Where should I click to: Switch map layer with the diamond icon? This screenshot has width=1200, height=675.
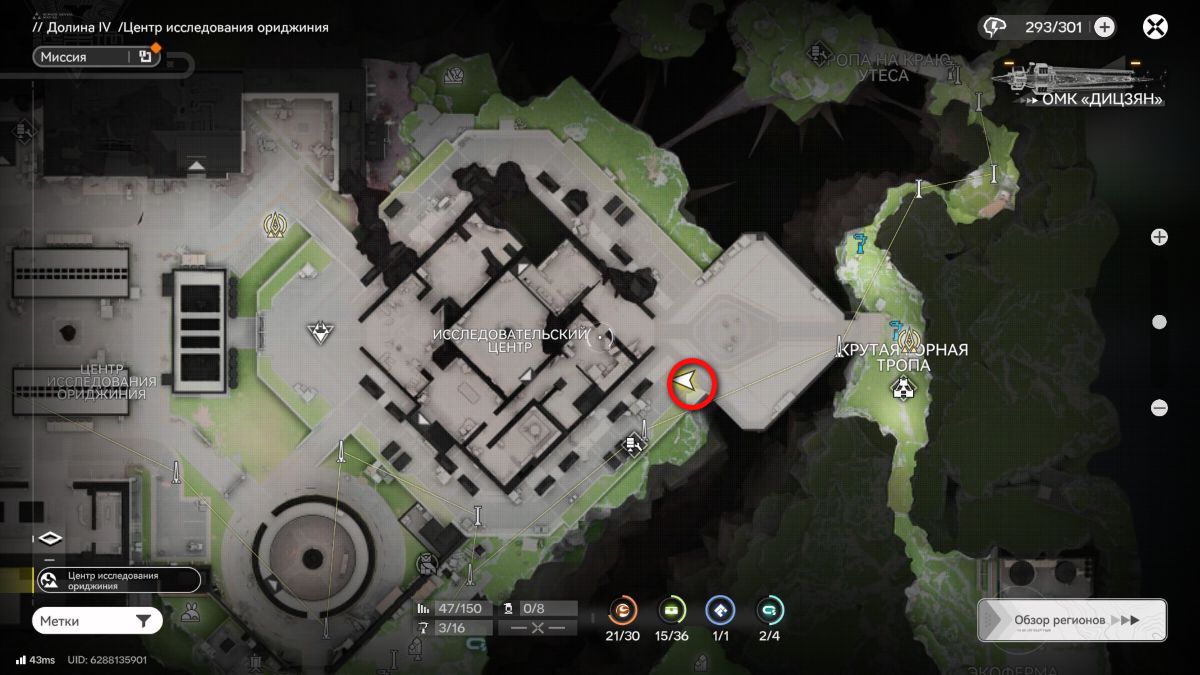pos(51,538)
